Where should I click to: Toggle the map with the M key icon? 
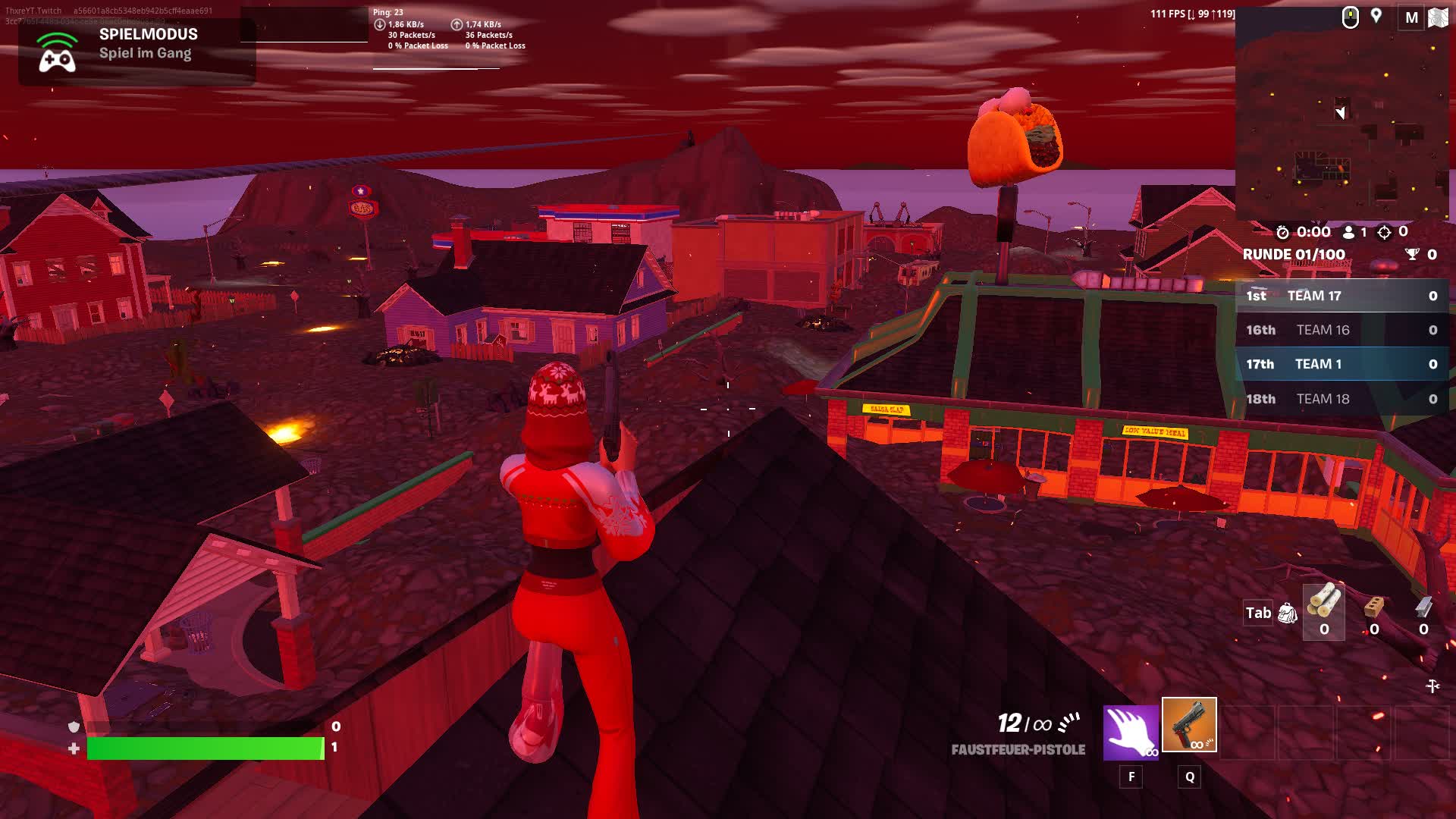click(x=1412, y=17)
